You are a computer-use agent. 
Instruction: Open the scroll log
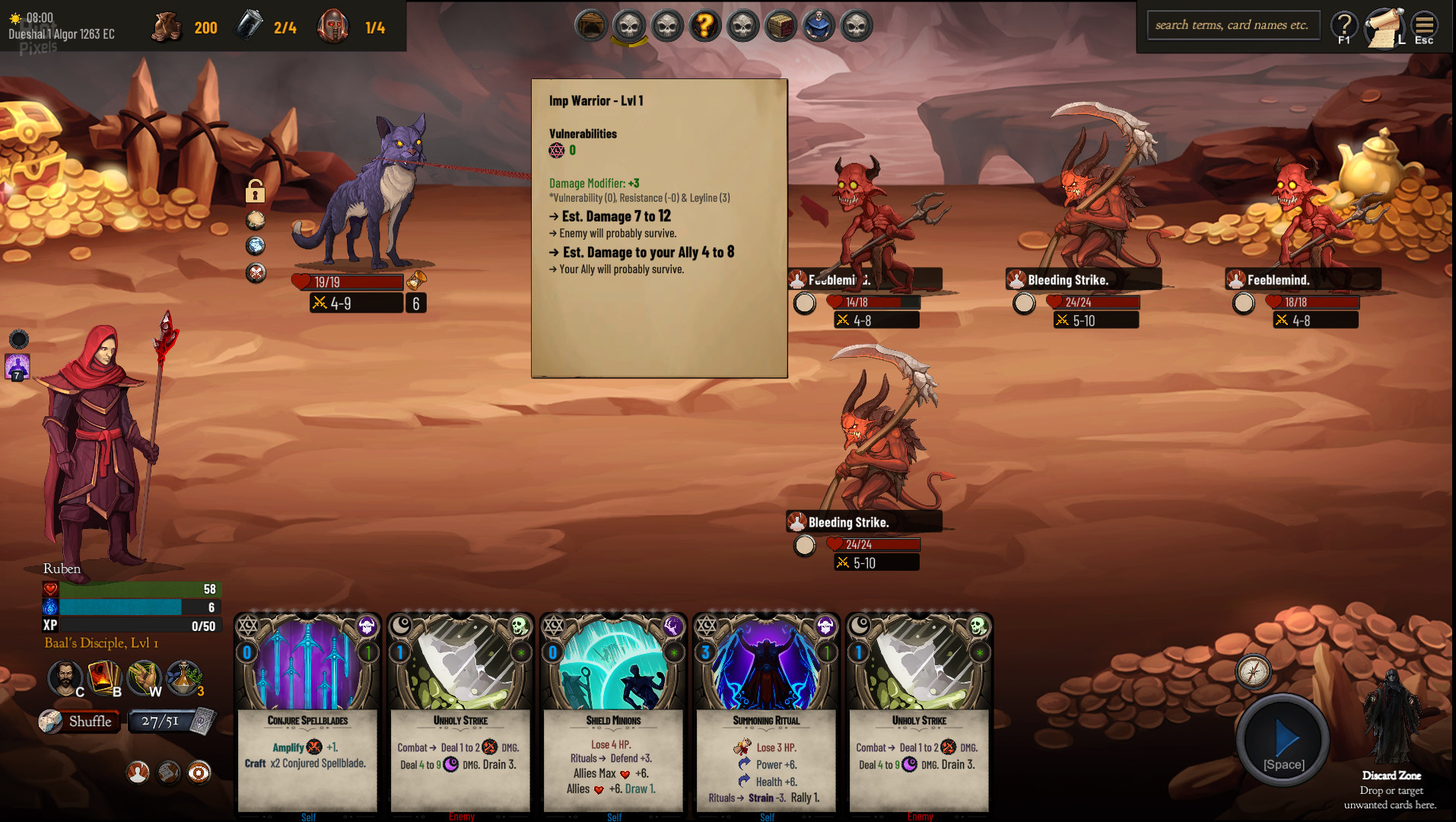[x=1384, y=27]
